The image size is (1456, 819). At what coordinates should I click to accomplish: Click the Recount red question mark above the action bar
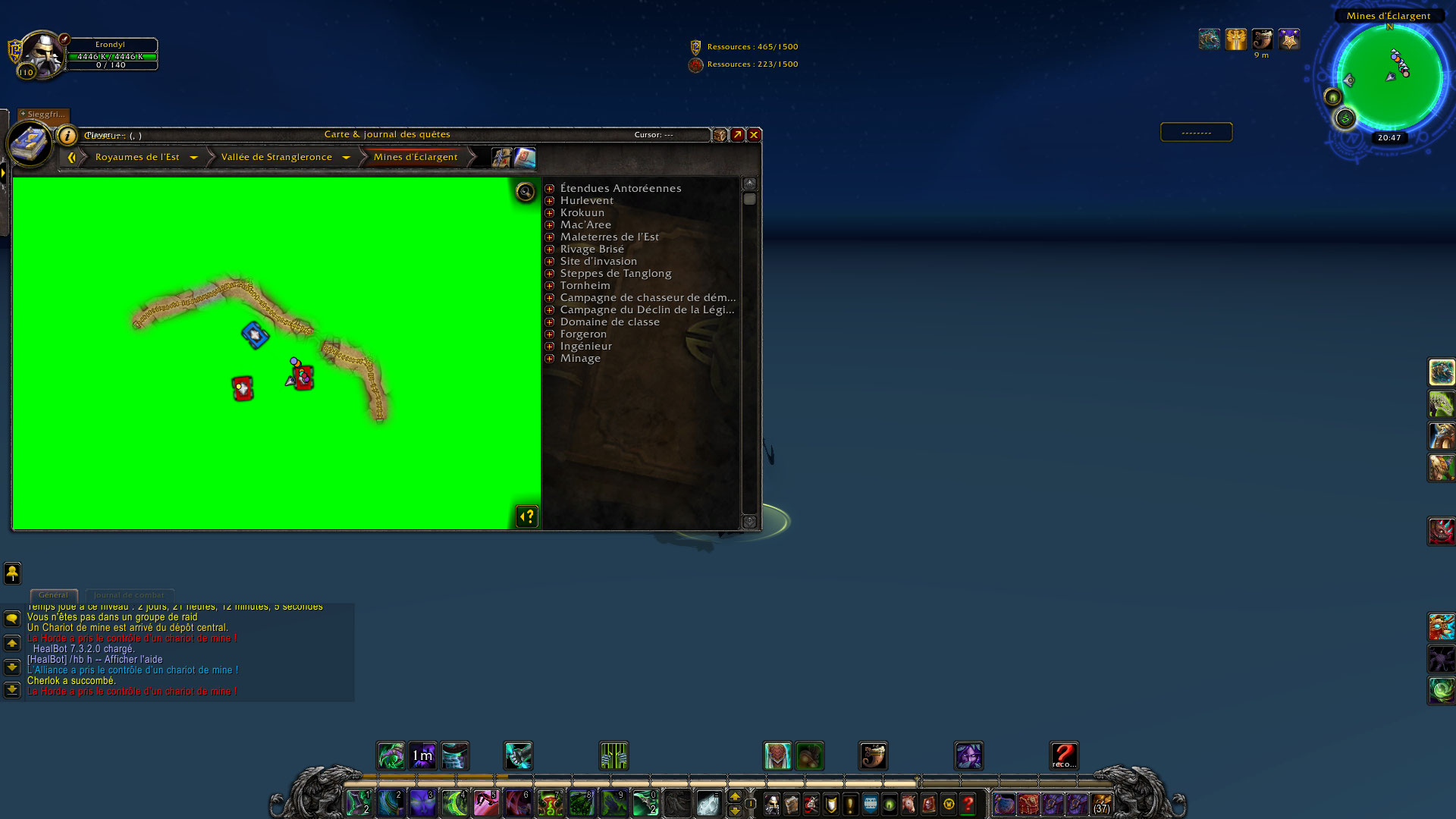tap(1063, 753)
